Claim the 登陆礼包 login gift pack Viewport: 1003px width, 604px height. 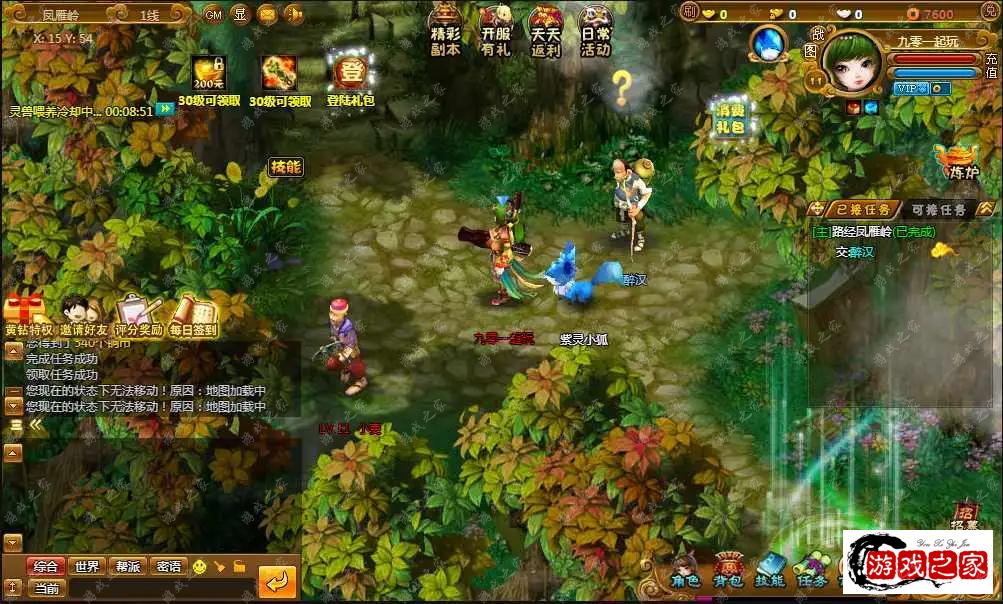[350, 76]
